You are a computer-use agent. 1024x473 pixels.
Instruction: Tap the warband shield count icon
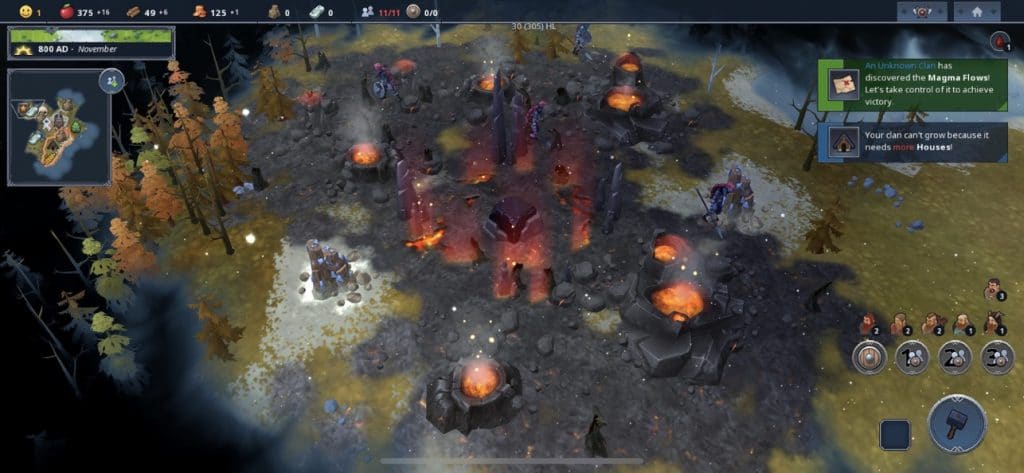tap(413, 12)
